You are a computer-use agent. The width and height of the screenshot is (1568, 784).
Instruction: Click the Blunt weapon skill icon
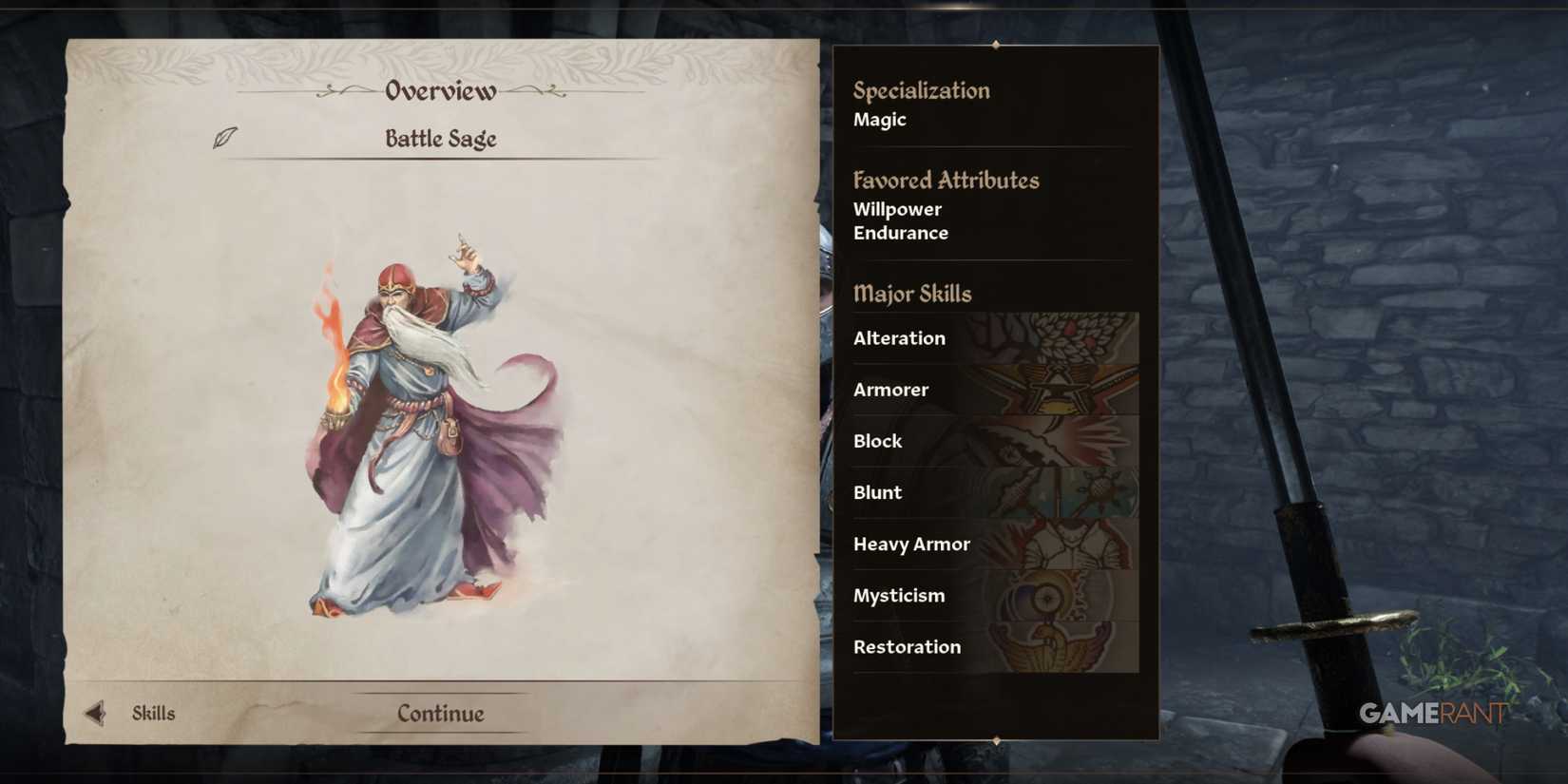(x=1074, y=492)
